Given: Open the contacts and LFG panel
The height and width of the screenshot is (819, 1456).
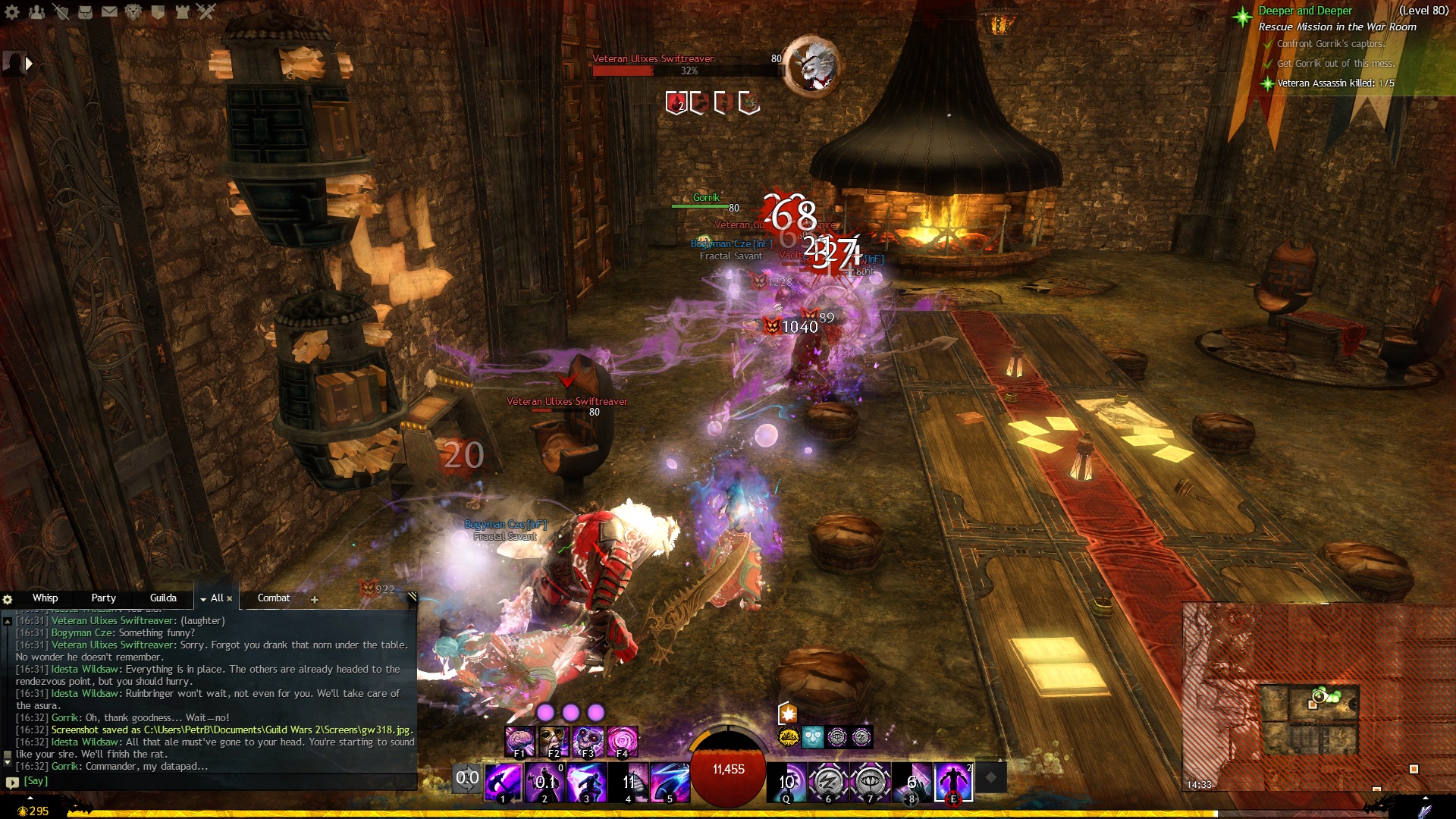Looking at the screenshot, I should [36, 11].
